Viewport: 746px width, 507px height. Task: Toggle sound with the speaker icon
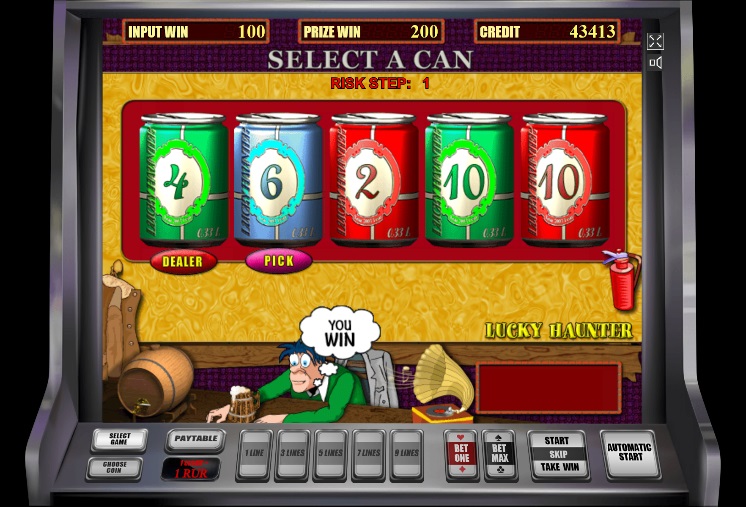click(655, 63)
